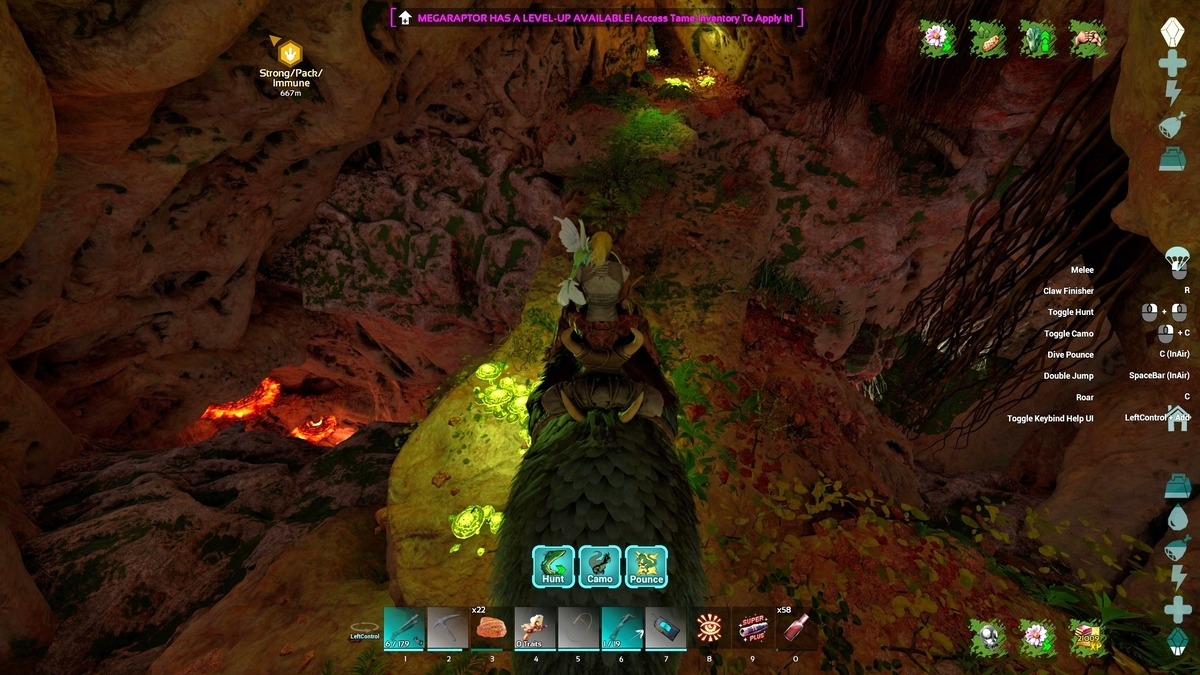This screenshot has height=675, width=1200.
Task: Use the handheld device in the hotbar
Action: pyautogui.click(x=665, y=628)
